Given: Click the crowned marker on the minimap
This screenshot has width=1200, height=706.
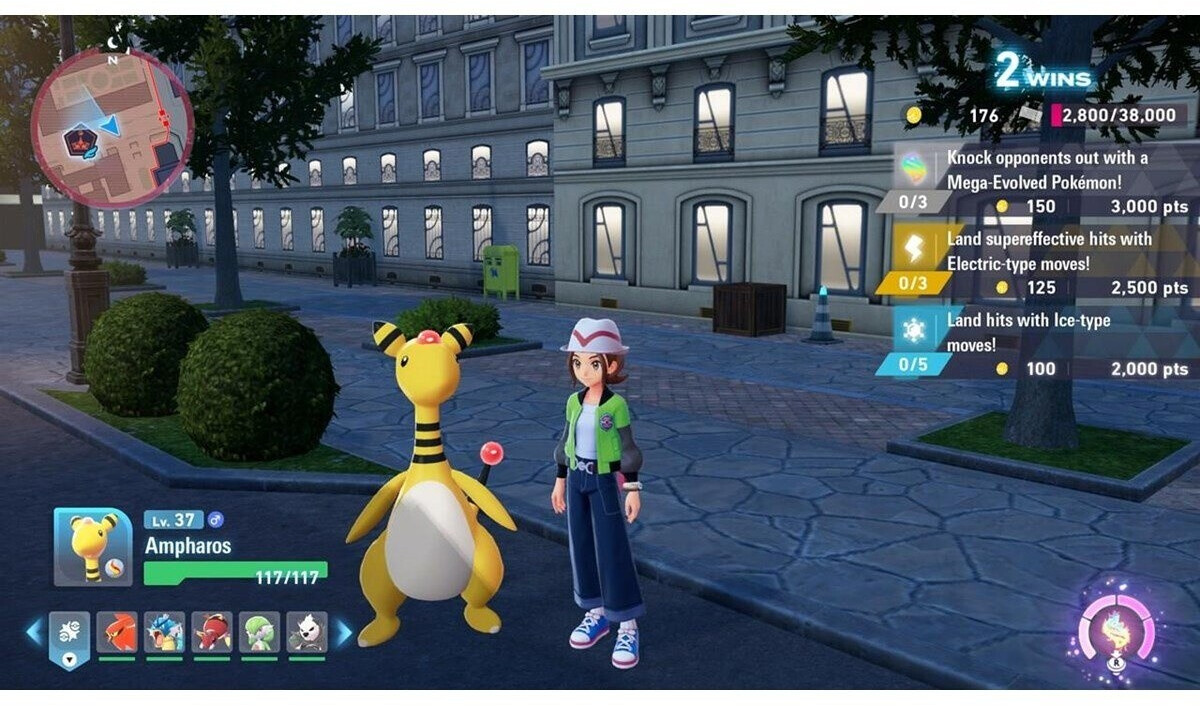Looking at the screenshot, I should [78, 141].
